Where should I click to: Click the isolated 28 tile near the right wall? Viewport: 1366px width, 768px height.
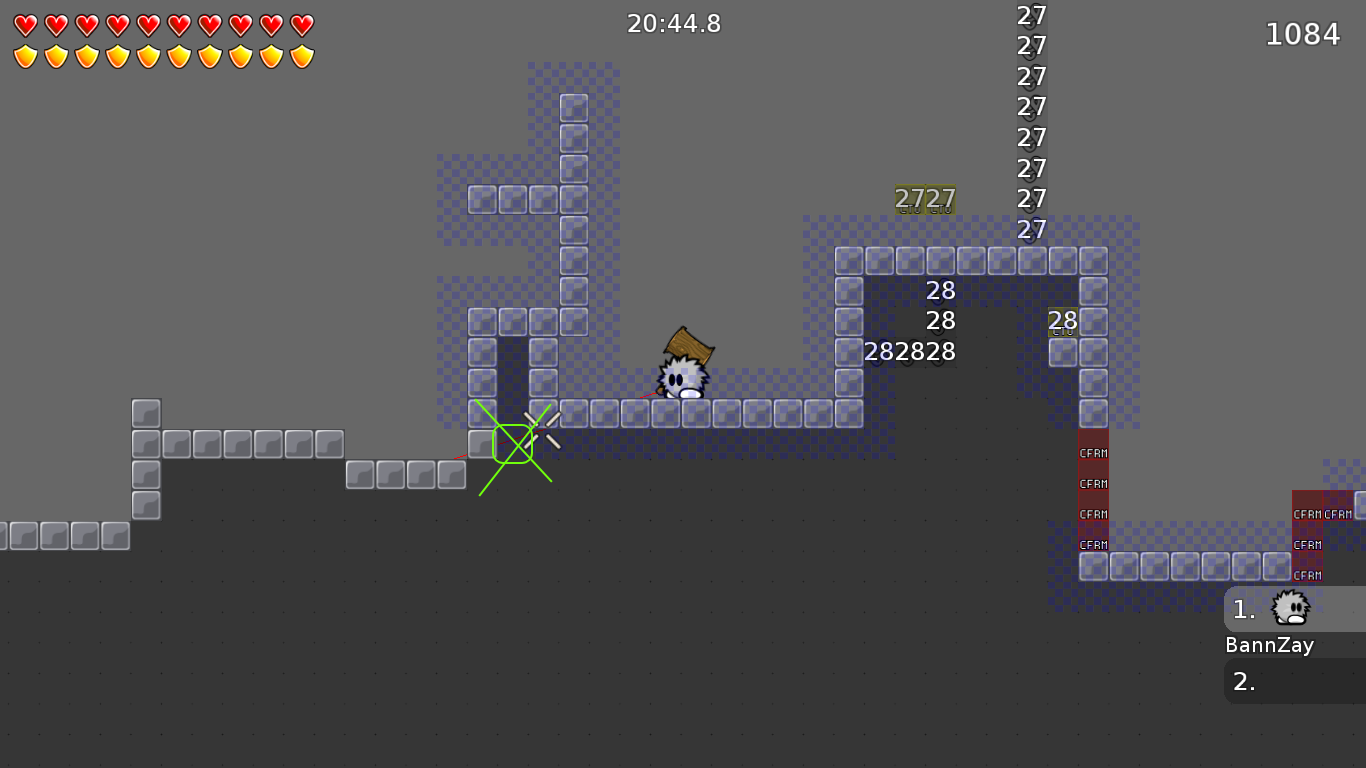1064,322
